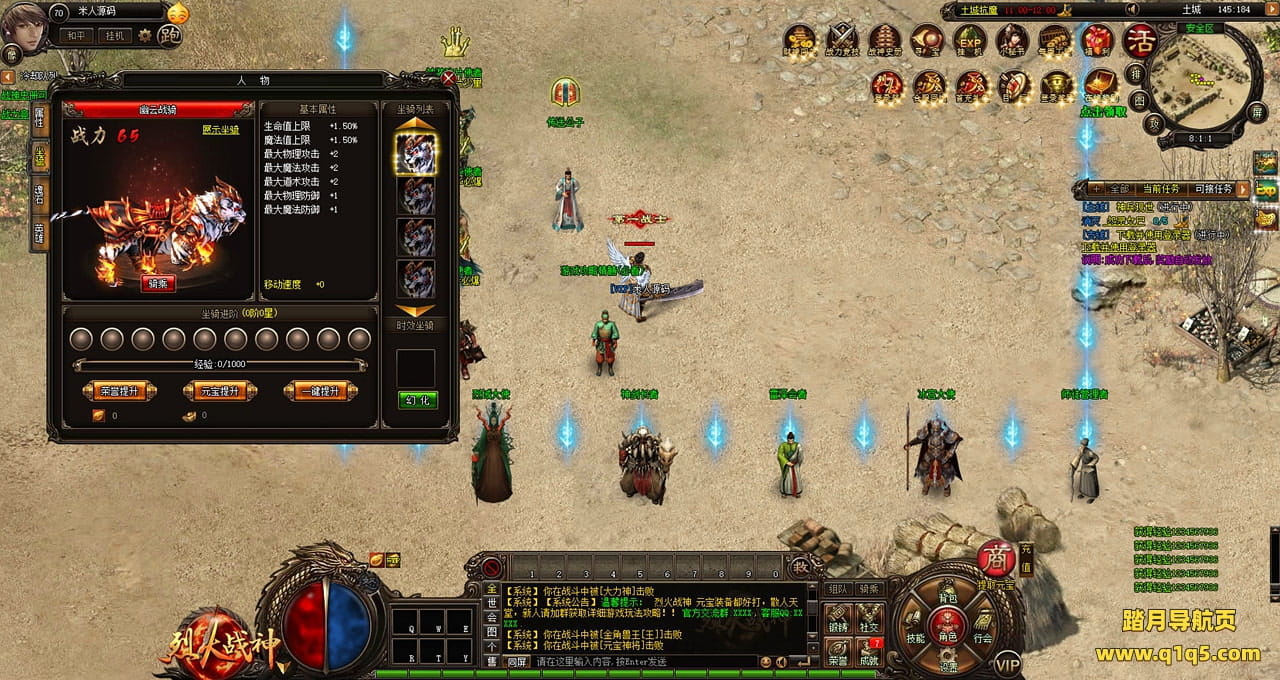The width and height of the screenshot is (1280, 680).
Task: Open the 背包 backpack from the wheel menu
Action: tap(947, 599)
